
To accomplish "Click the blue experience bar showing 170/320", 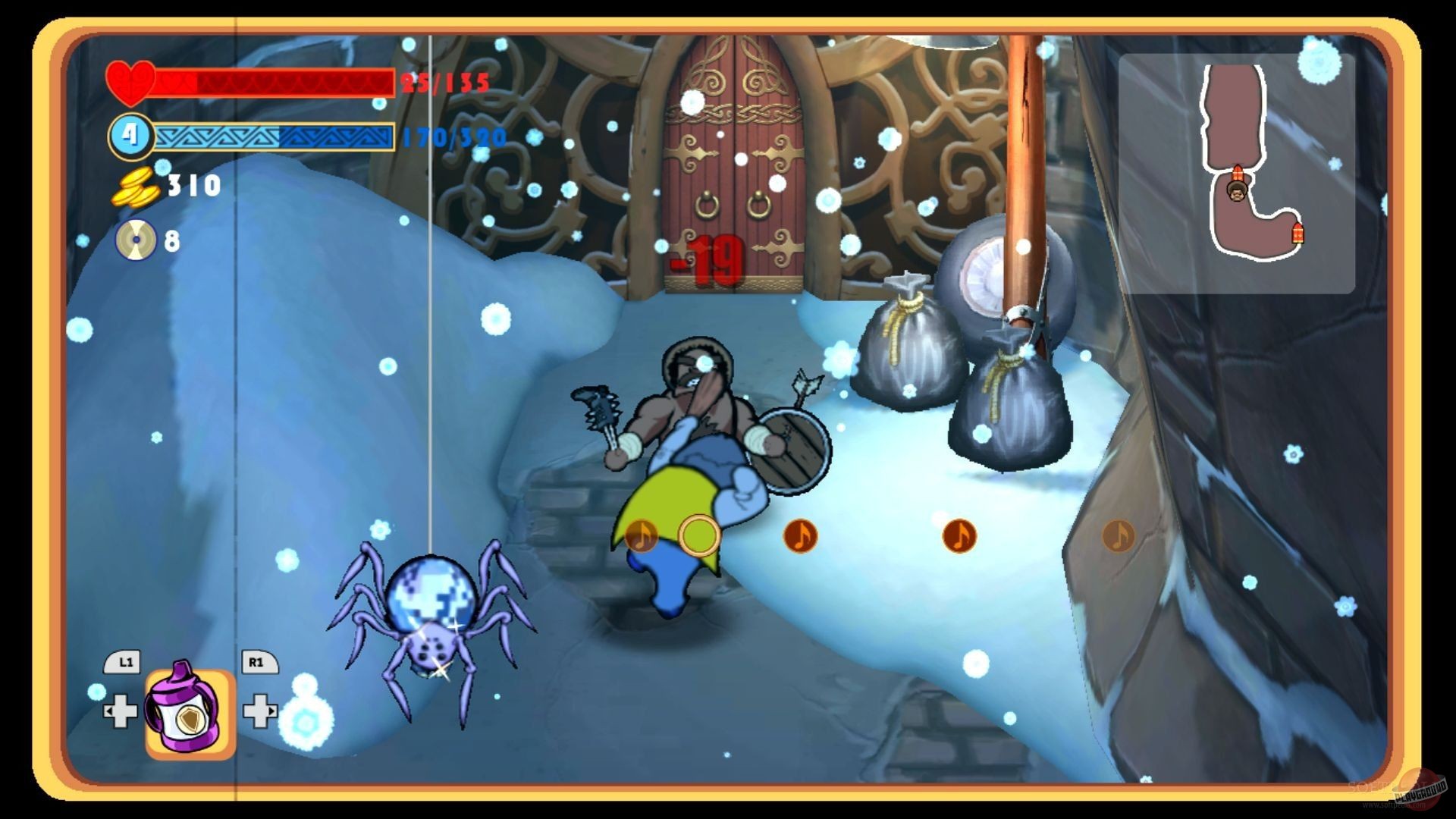I will 273,137.
